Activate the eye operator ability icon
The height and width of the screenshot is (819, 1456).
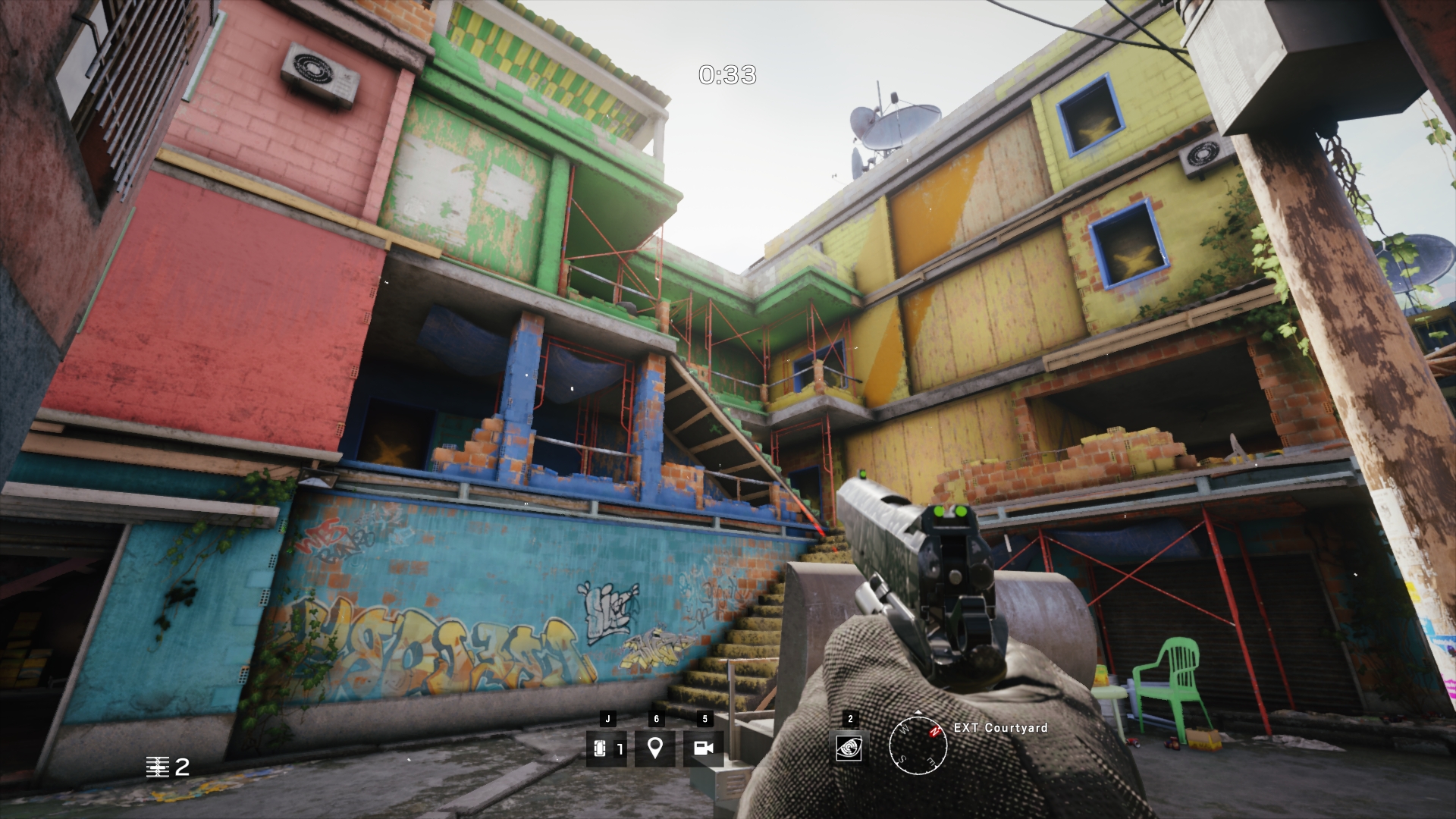pos(849,748)
